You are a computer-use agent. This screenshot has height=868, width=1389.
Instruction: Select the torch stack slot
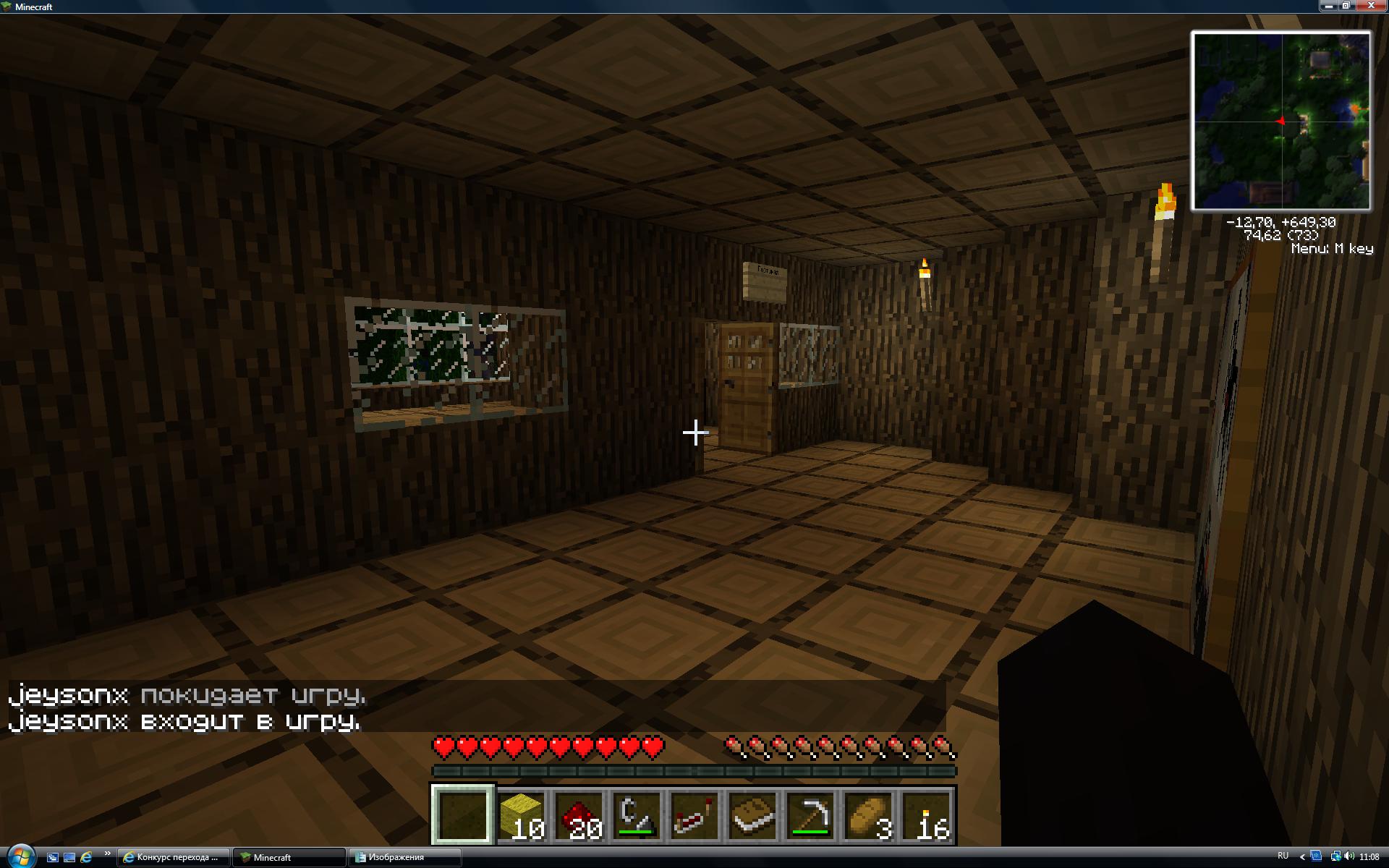coord(927,815)
